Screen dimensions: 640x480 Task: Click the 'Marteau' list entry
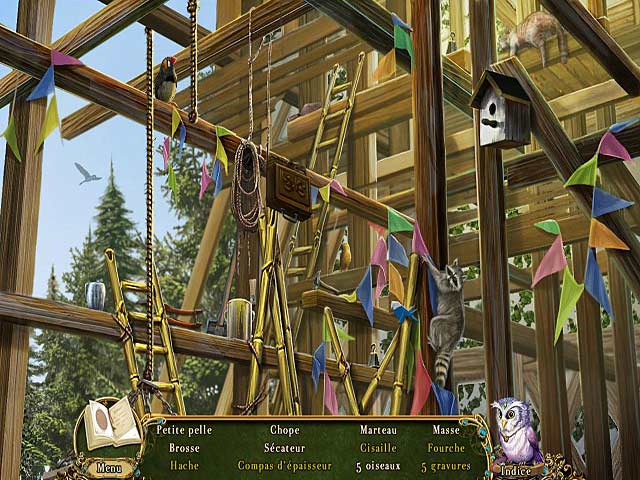click(x=378, y=430)
